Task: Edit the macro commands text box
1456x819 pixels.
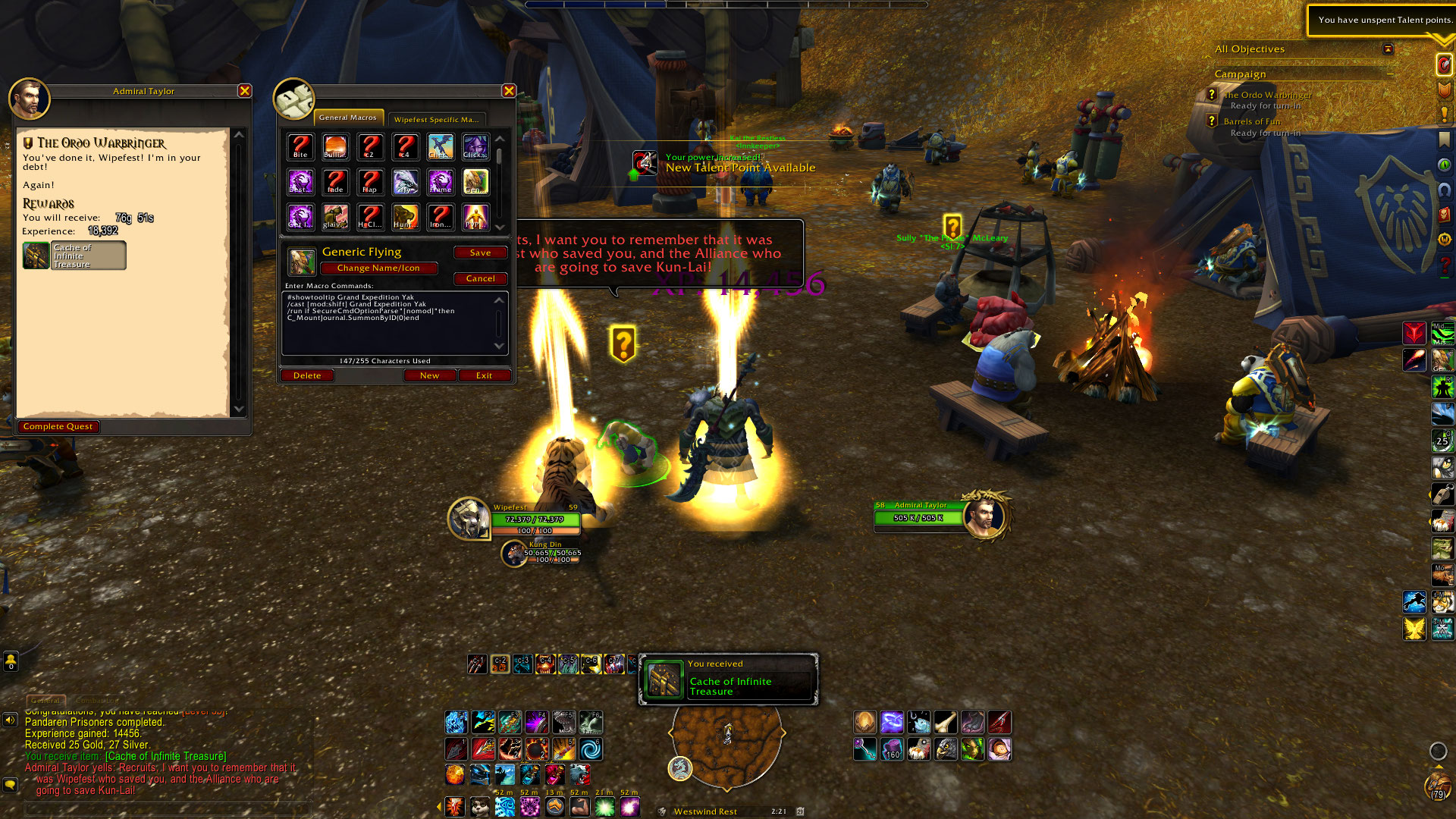Action: 391,324
